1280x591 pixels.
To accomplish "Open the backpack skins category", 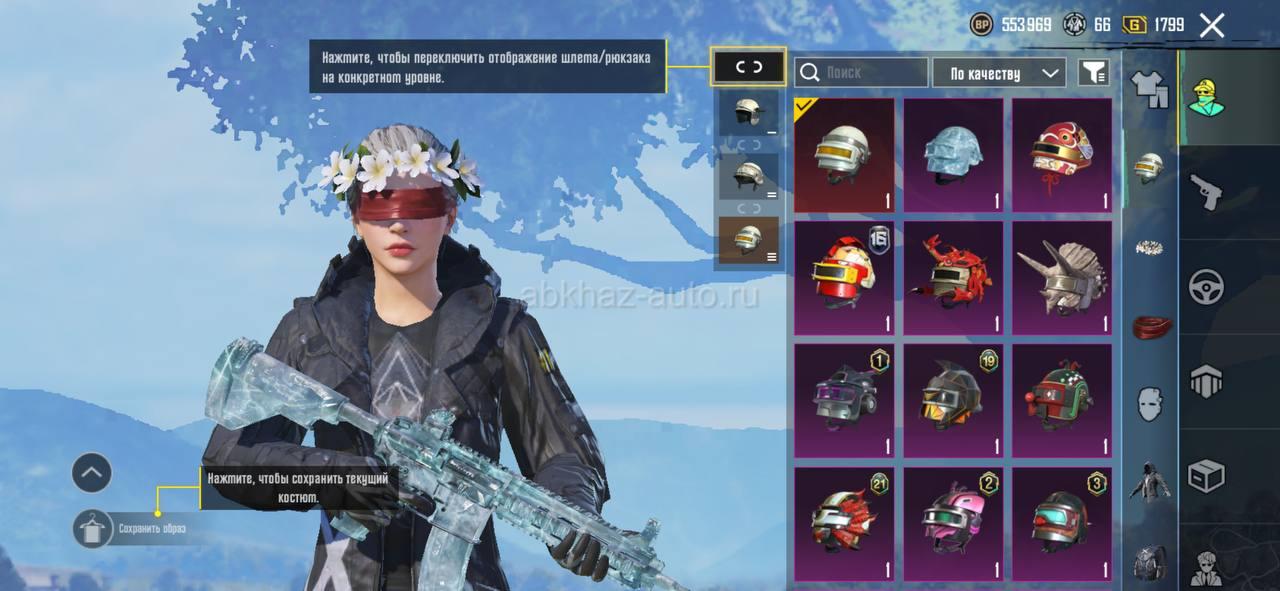I will [1150, 562].
